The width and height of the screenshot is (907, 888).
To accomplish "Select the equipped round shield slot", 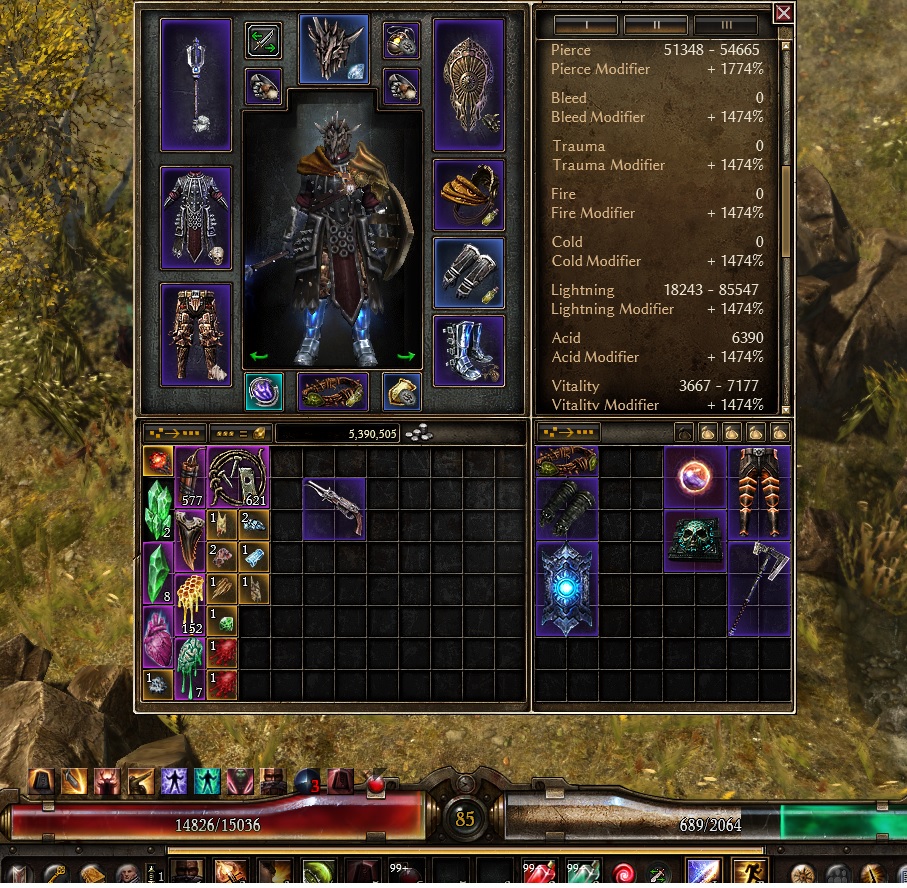I will click(x=468, y=85).
